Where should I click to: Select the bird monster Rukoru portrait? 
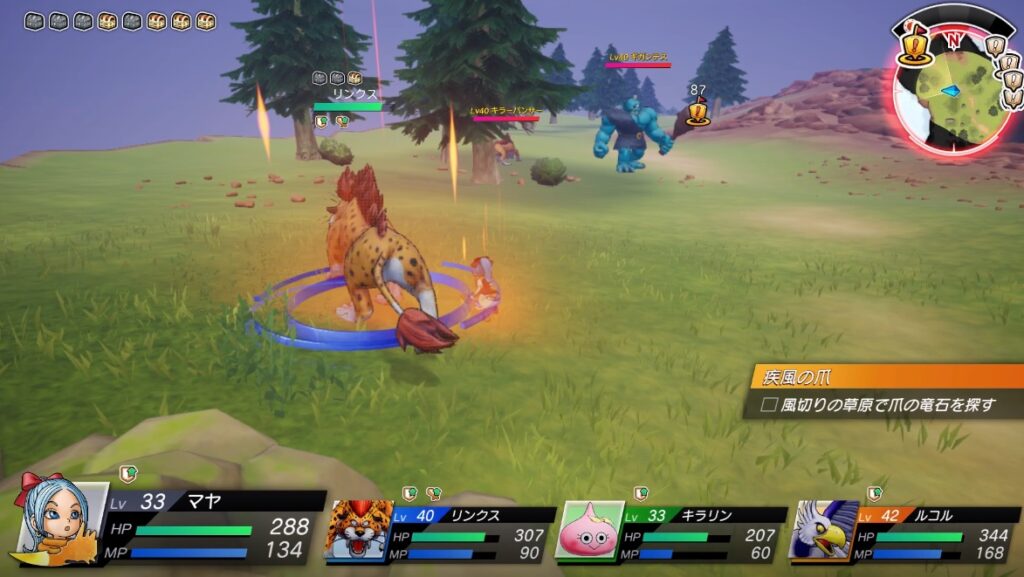tap(823, 530)
